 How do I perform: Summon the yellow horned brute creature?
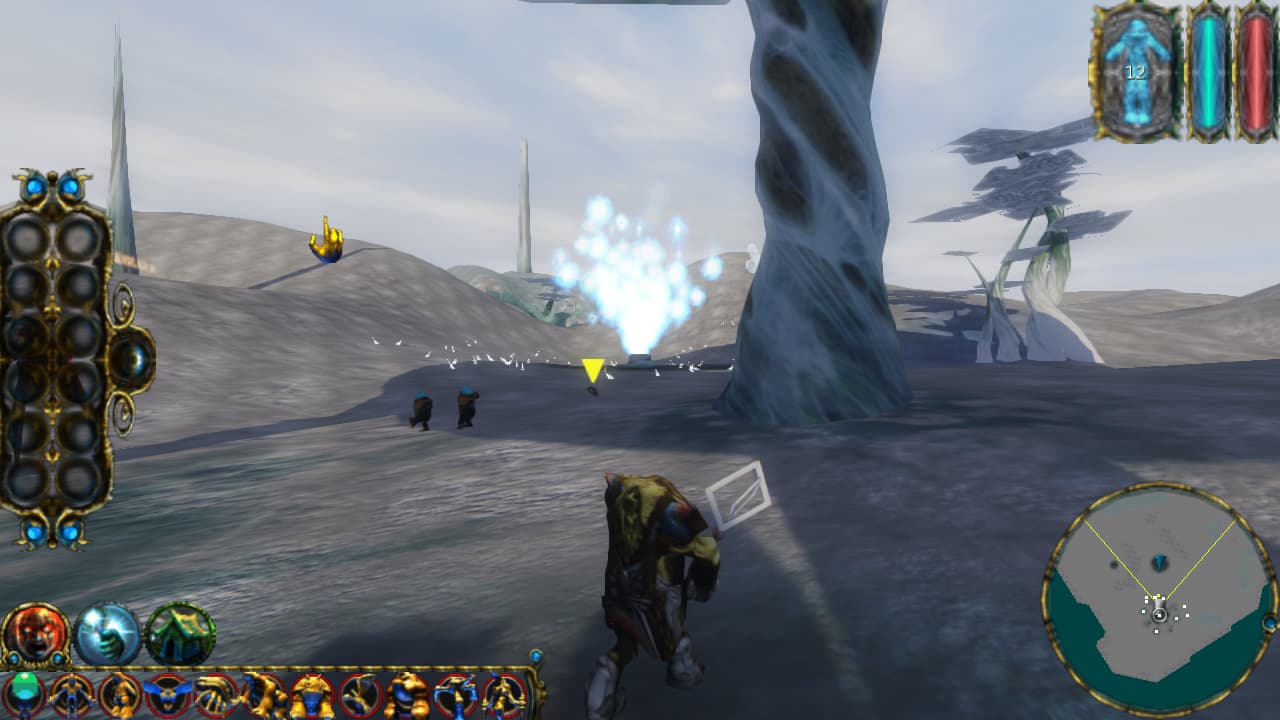[311, 694]
